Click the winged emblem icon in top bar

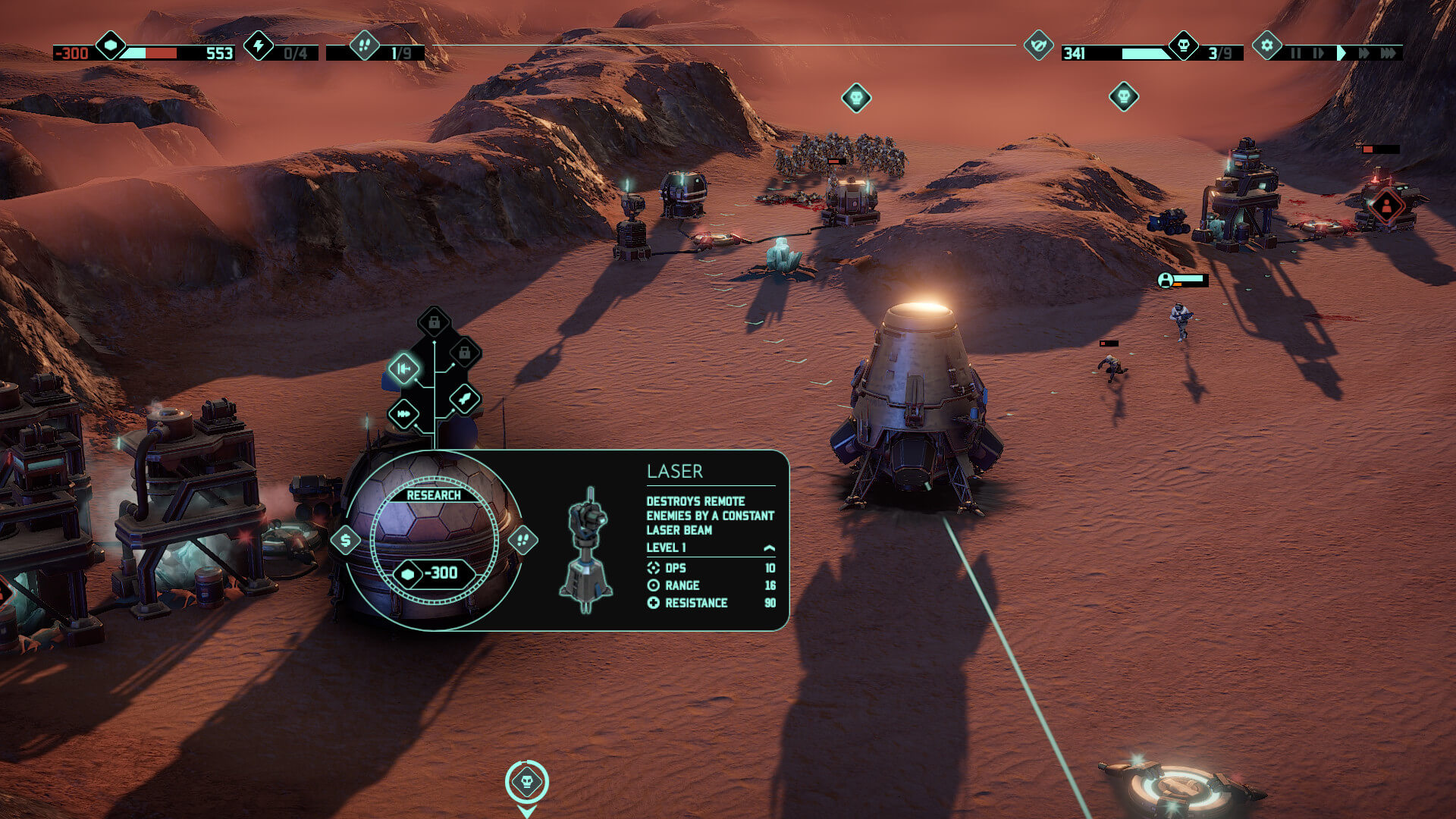pos(1038,45)
